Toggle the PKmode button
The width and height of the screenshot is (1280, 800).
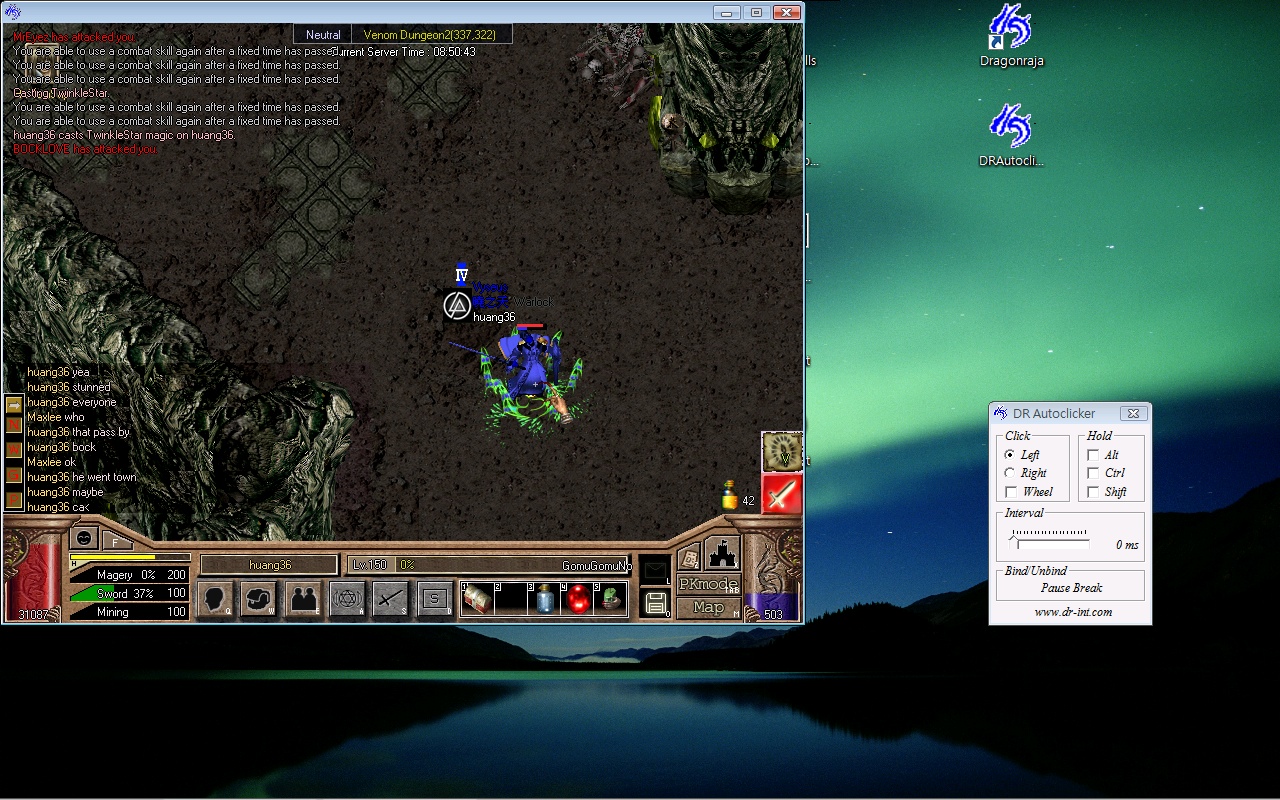pos(708,584)
